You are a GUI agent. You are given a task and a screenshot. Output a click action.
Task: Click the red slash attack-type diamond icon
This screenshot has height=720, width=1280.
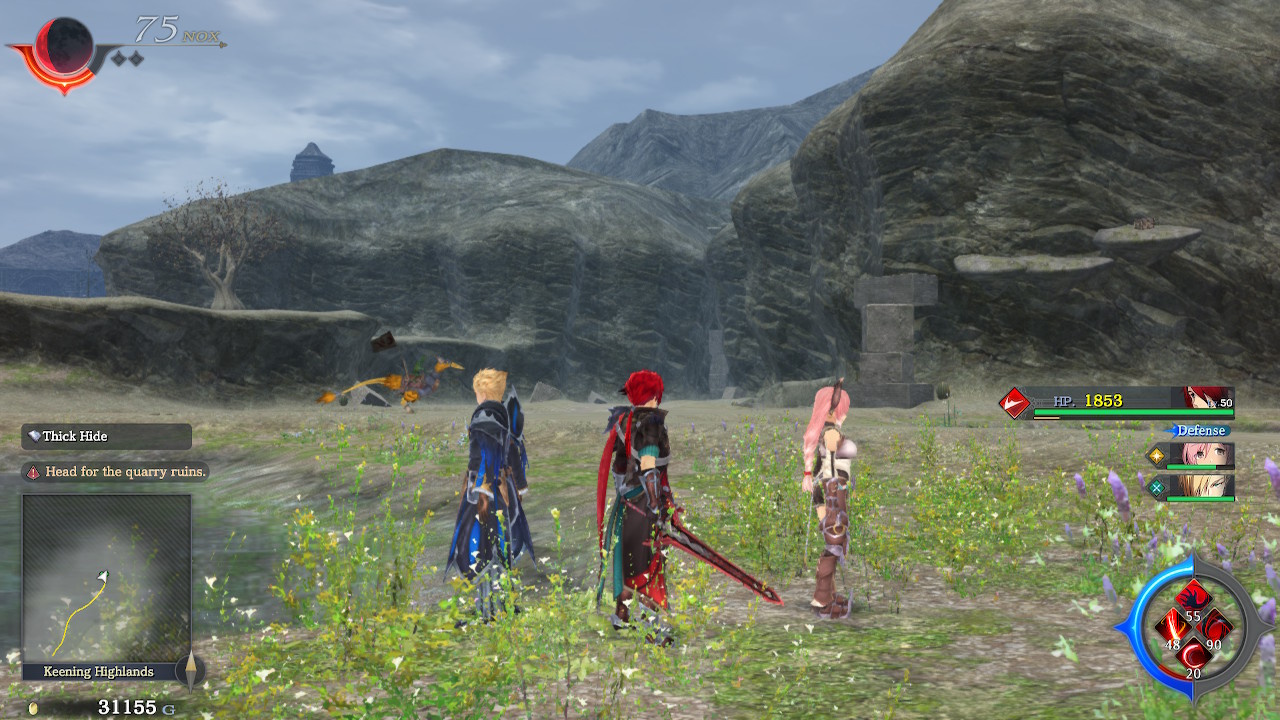[1015, 403]
